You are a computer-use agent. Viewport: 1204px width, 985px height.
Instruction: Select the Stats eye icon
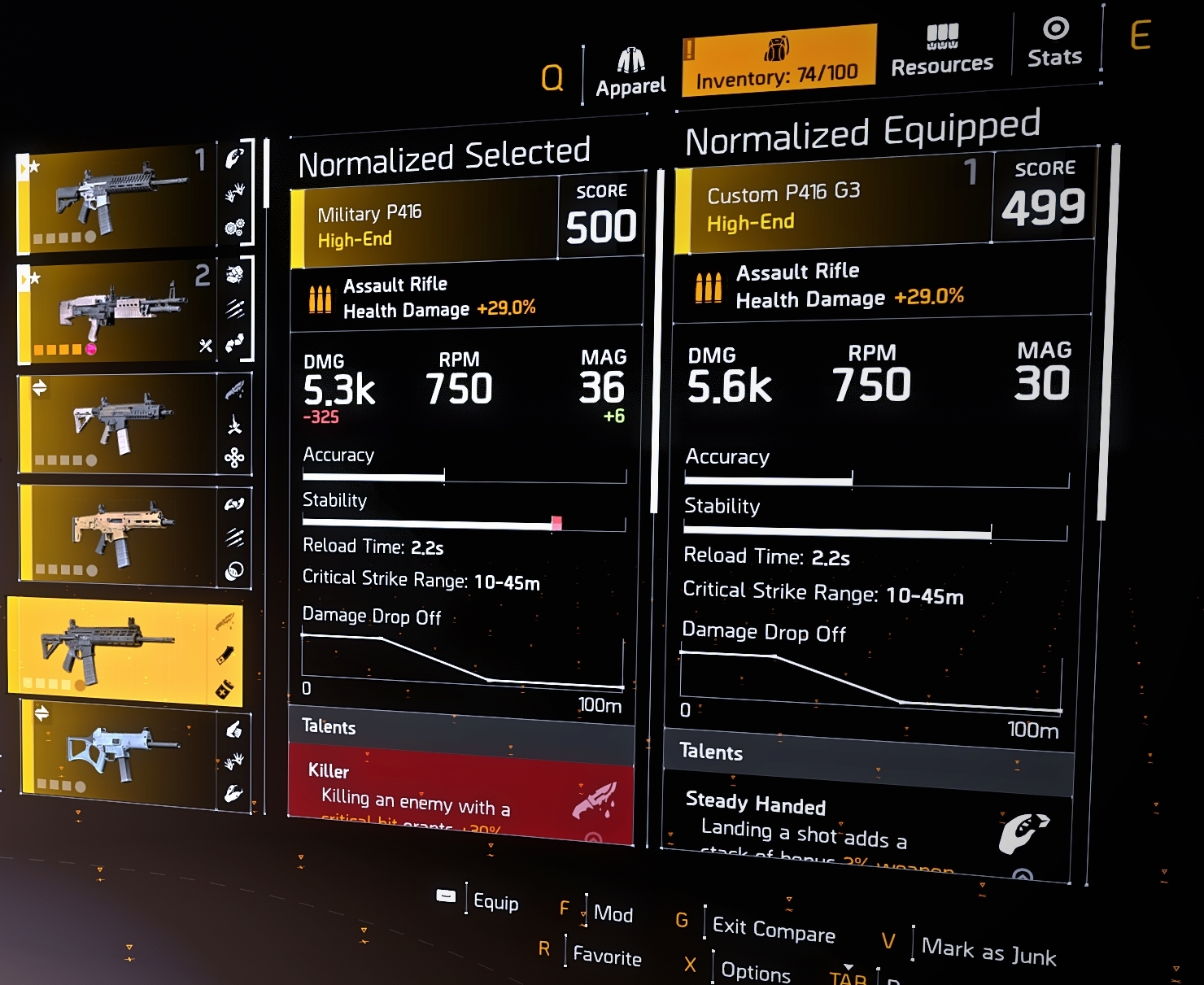coord(1055,28)
